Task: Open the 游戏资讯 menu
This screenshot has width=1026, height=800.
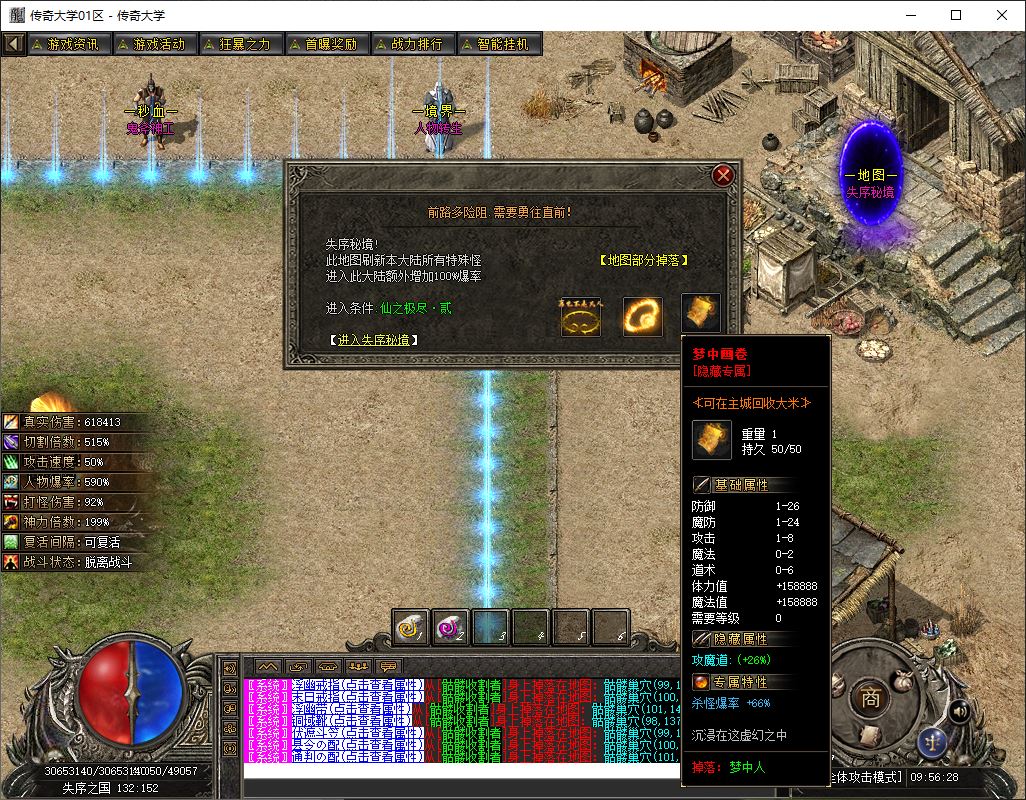Action: (66, 44)
